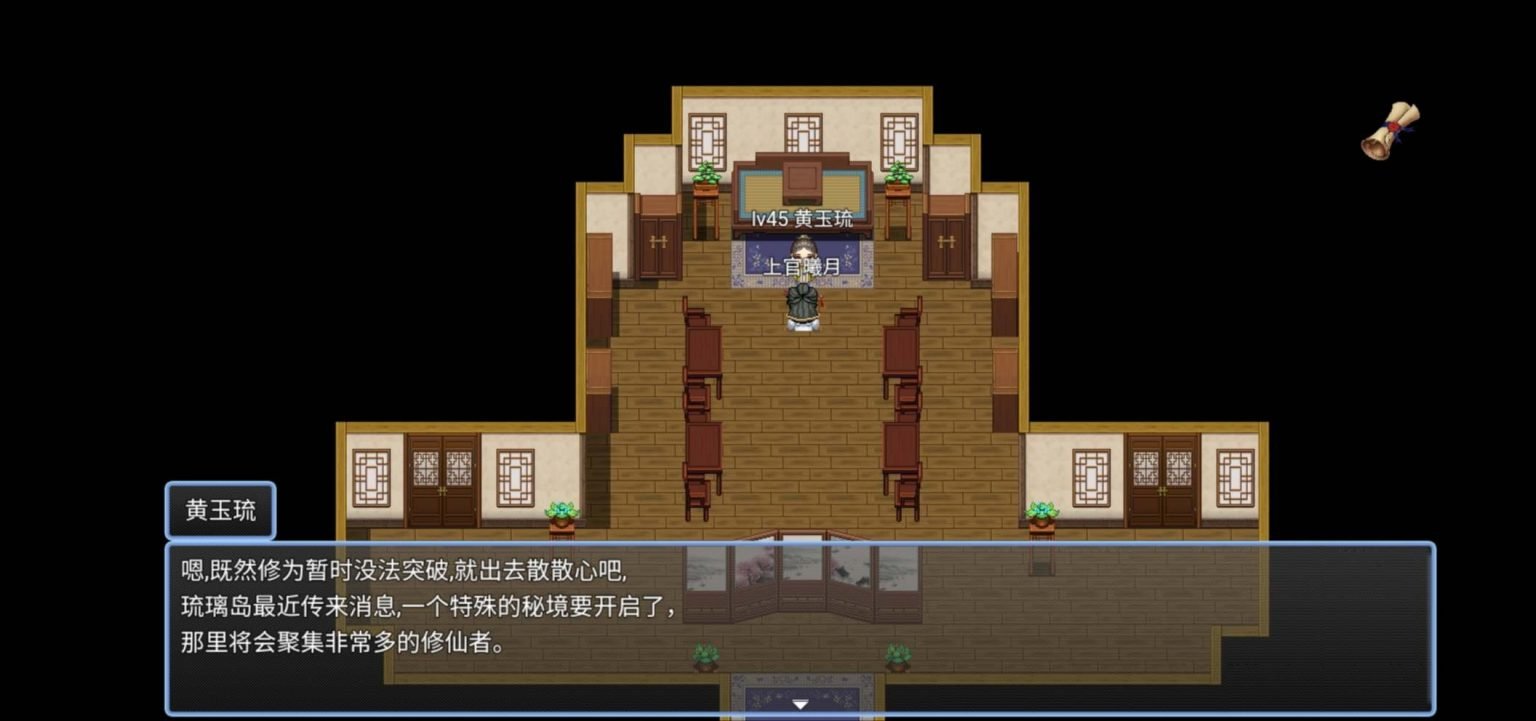This screenshot has height=721, width=1536.
Task: Select the 黄玉琉 speaker name box
Action: click(x=219, y=510)
